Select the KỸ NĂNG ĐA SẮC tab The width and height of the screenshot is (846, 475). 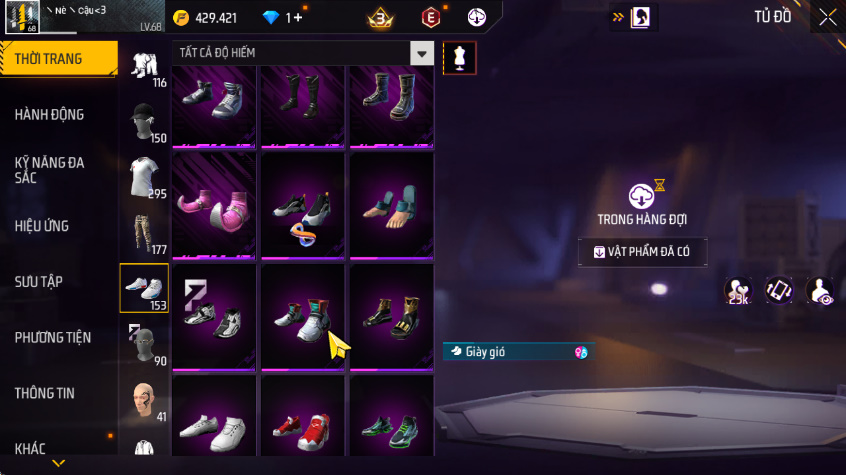point(50,170)
